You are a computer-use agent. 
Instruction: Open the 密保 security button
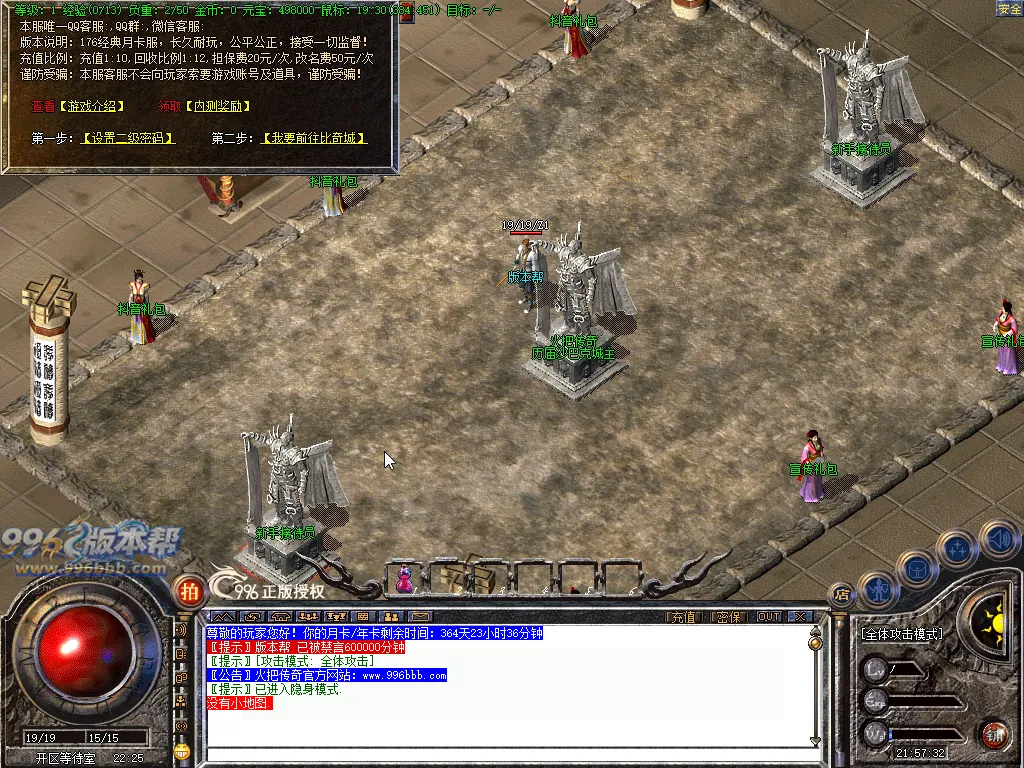(729, 617)
